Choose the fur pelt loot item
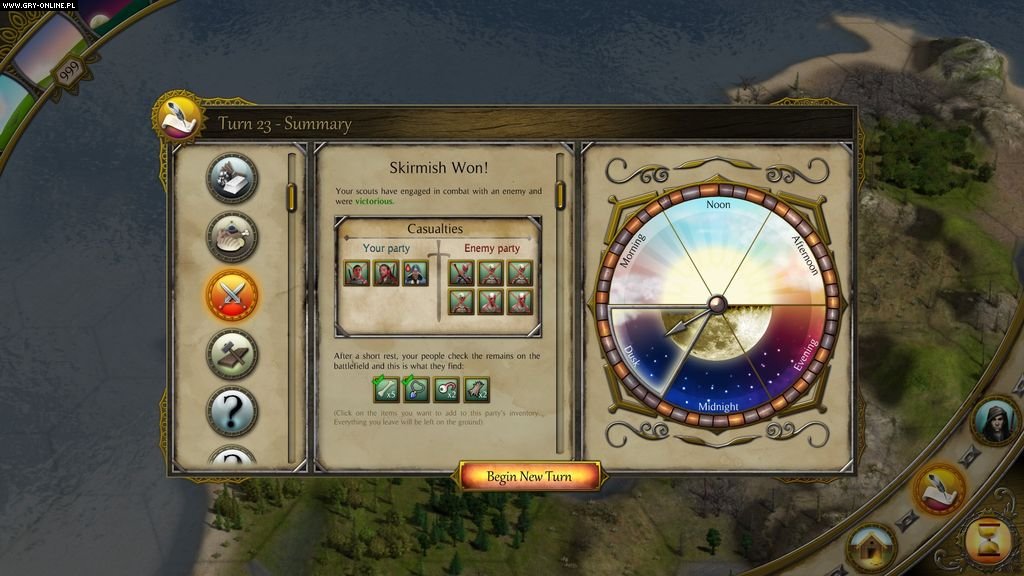Viewport: 1024px width, 576px height. click(477, 389)
